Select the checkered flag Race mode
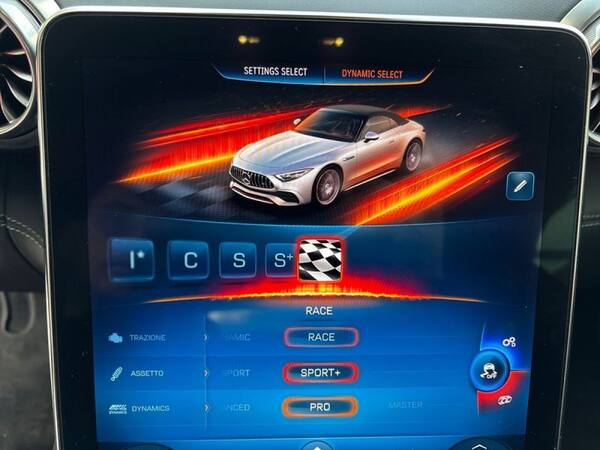This screenshot has width=600, height=450. click(320, 260)
